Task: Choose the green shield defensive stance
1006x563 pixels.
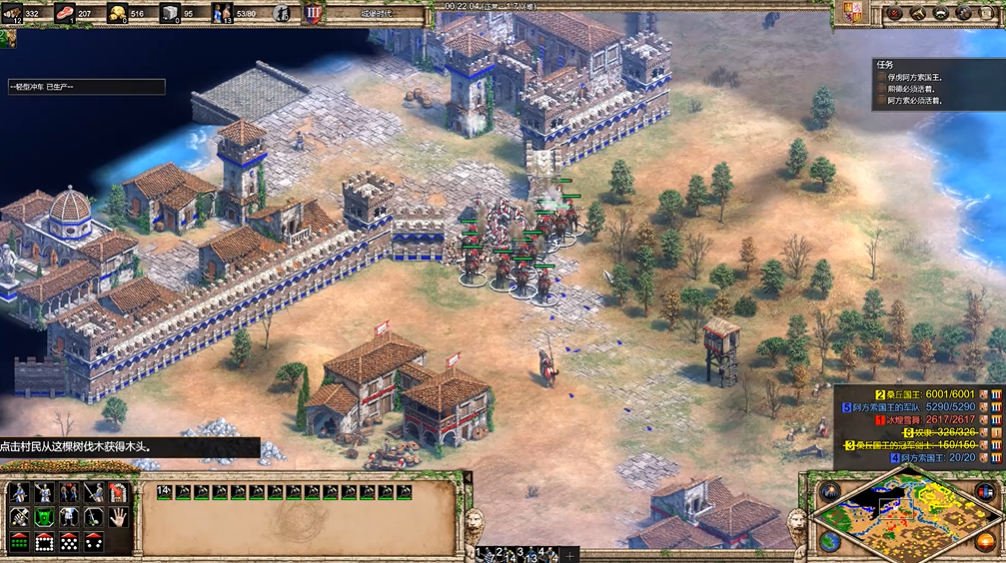Action: (x=44, y=517)
